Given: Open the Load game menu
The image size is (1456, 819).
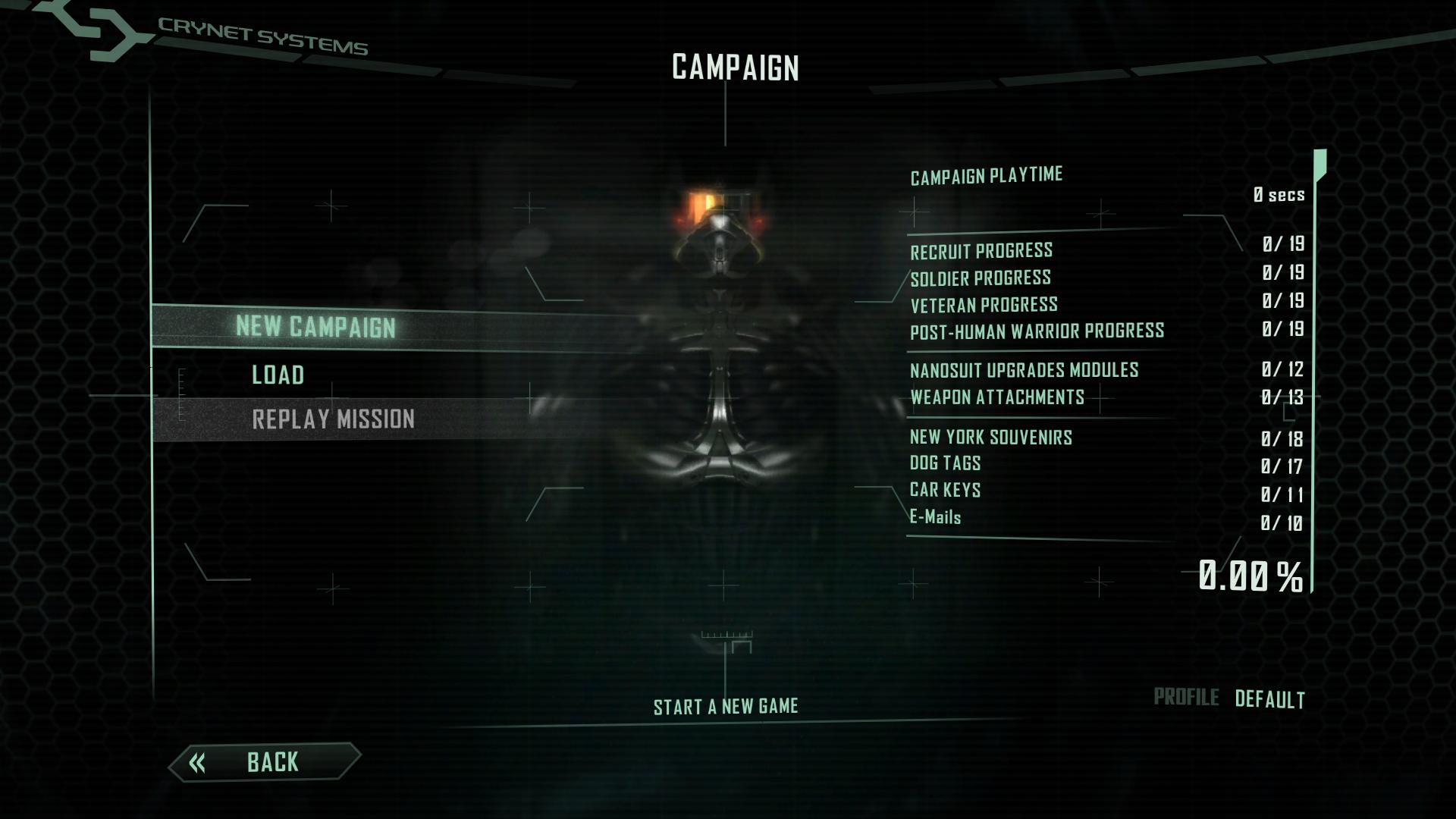Looking at the screenshot, I should (278, 375).
